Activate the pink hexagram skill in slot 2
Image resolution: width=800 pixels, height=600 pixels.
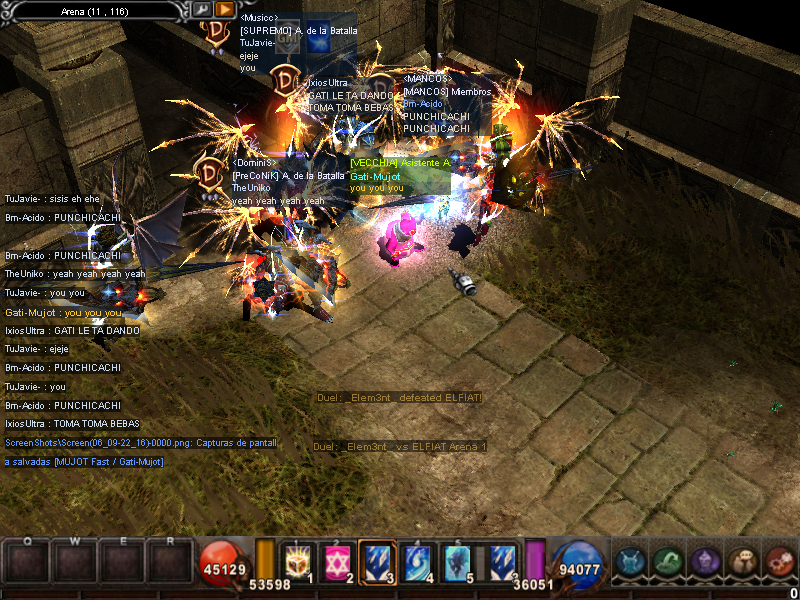tap(338, 561)
